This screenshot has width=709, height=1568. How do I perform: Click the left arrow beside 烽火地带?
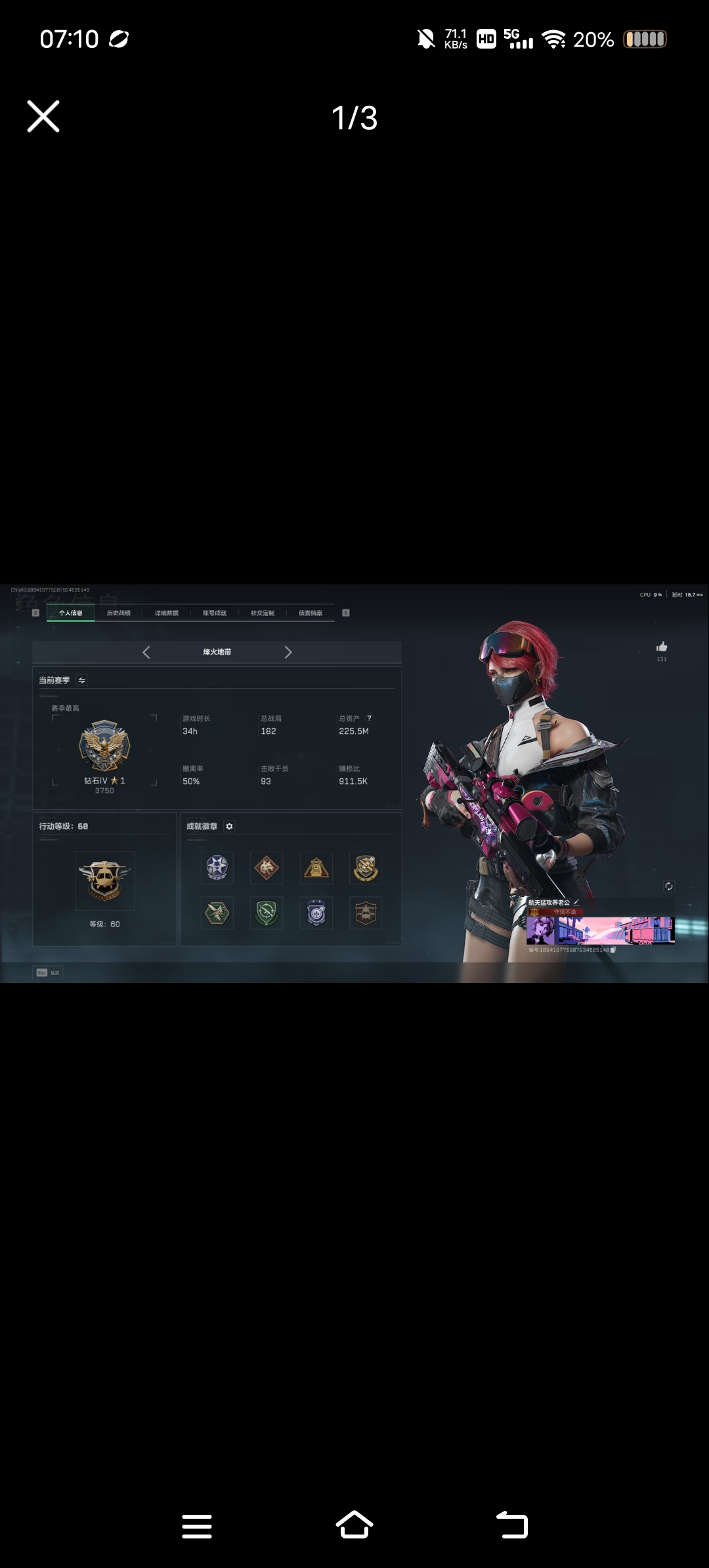[146, 652]
